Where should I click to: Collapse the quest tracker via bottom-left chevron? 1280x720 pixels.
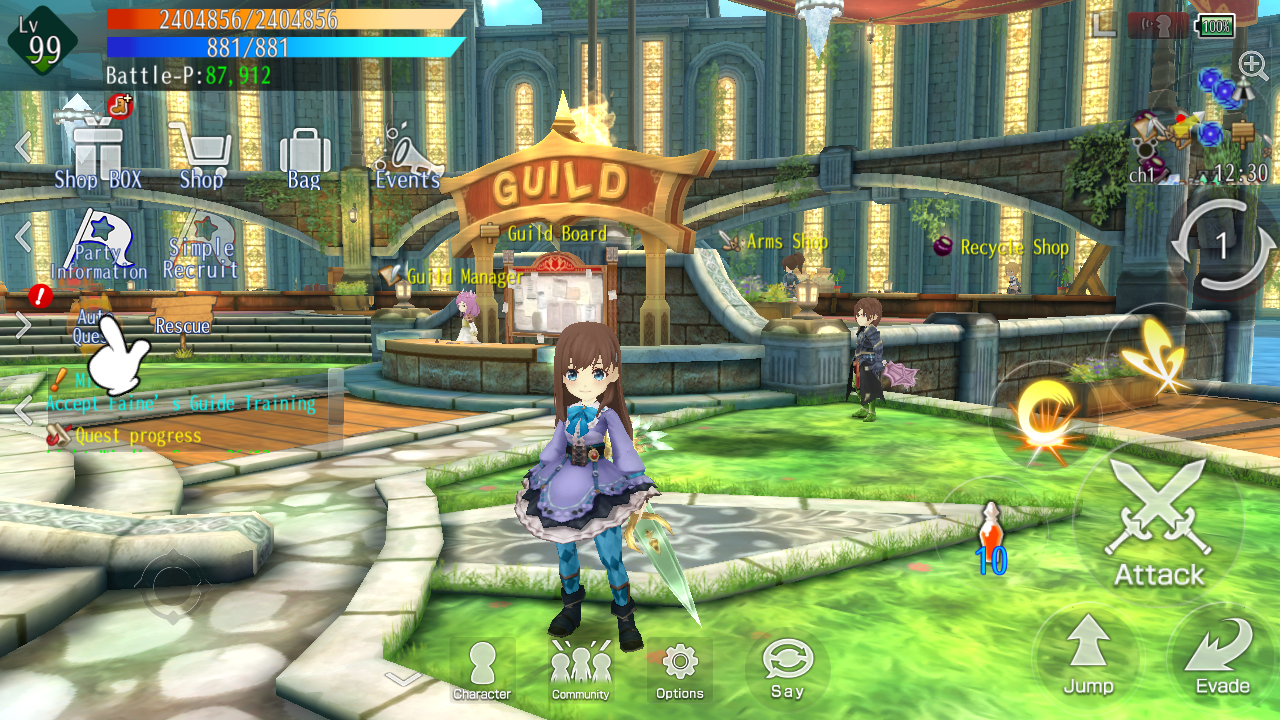[x=24, y=409]
